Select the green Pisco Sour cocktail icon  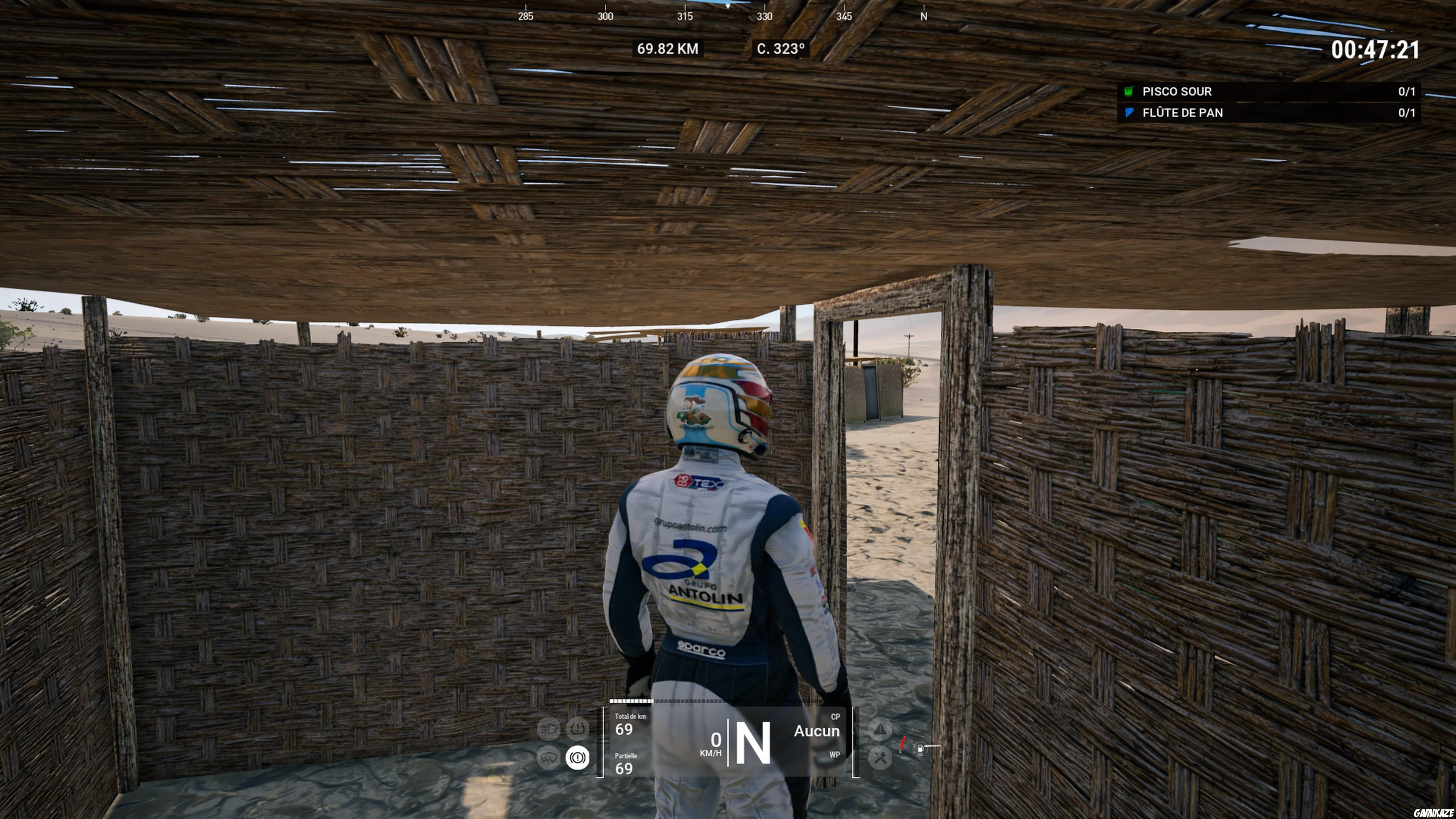point(1128,91)
